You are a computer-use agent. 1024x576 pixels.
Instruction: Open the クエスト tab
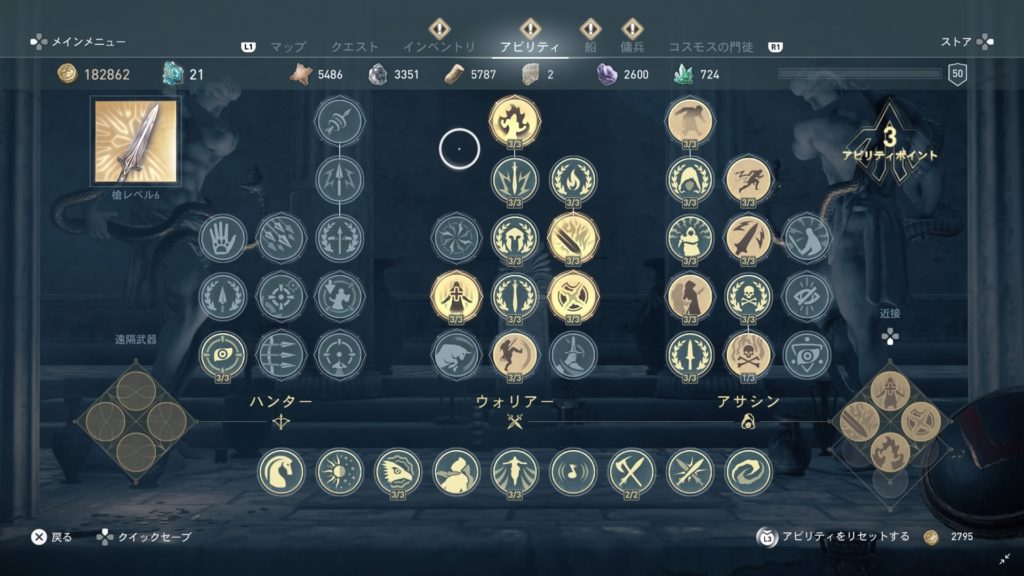355,46
